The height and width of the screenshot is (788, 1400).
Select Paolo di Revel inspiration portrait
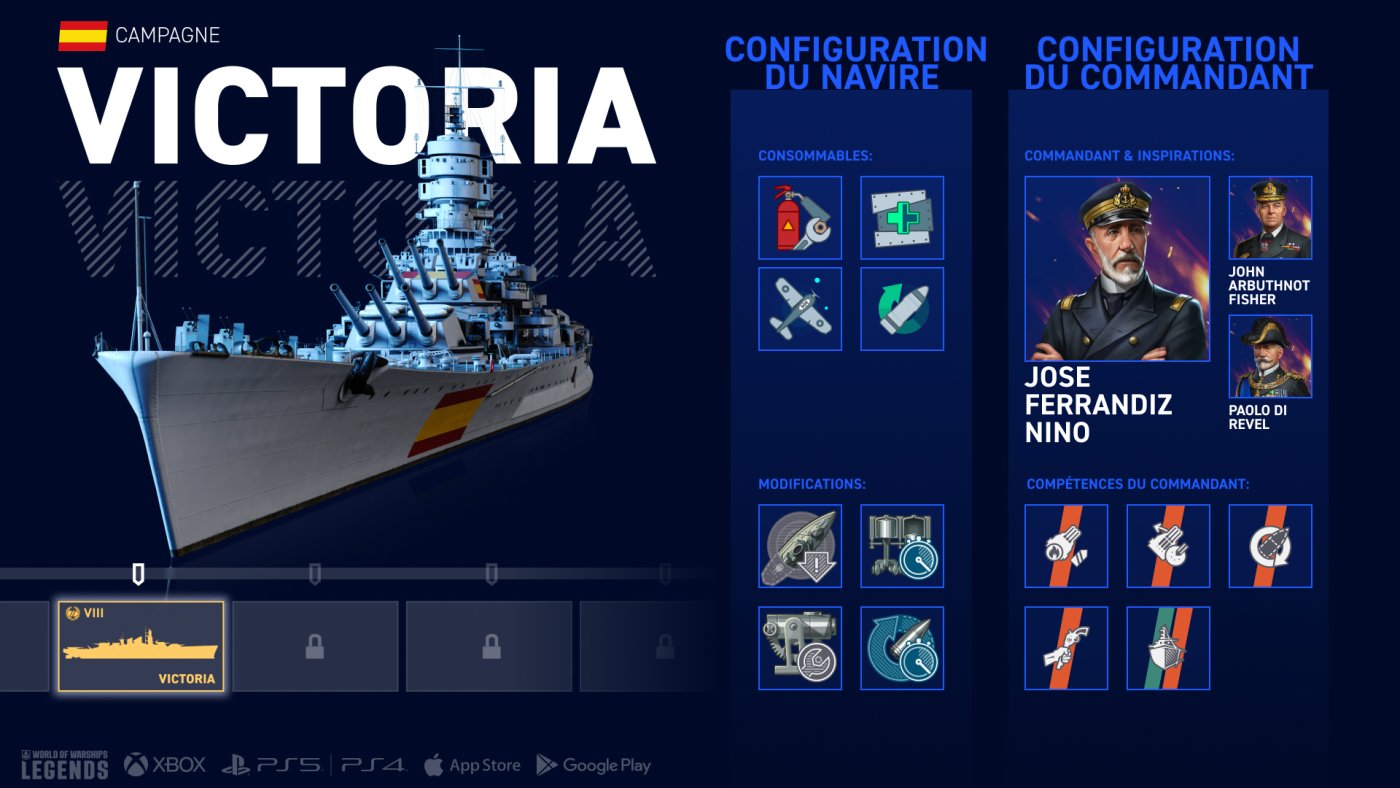1270,357
